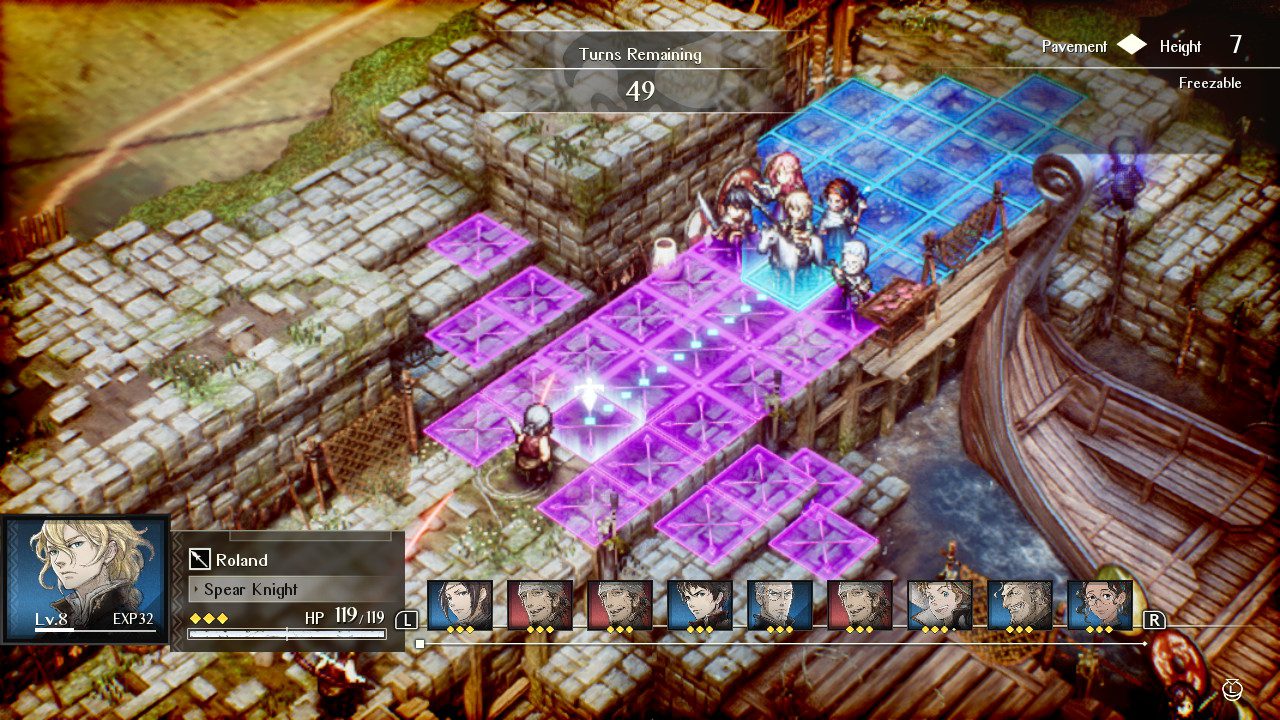Select the bearded man's turn portrait
The image size is (1280, 720).
(1020, 605)
